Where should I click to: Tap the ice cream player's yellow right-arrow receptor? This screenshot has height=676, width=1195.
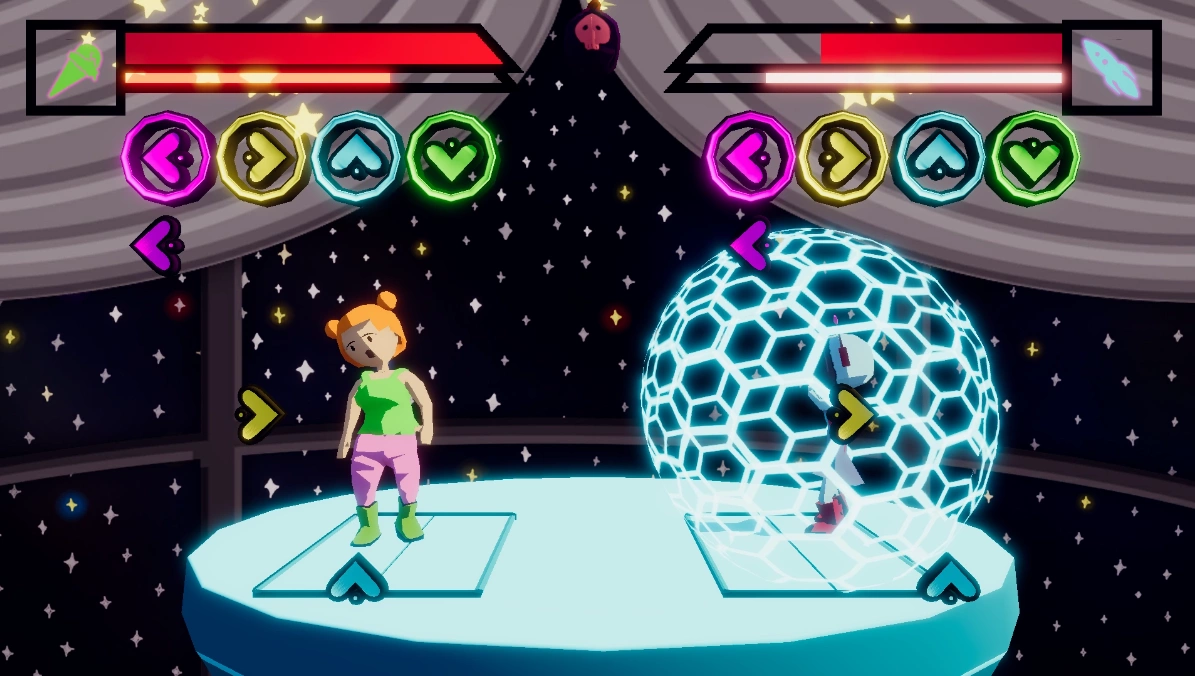[x=262, y=158]
